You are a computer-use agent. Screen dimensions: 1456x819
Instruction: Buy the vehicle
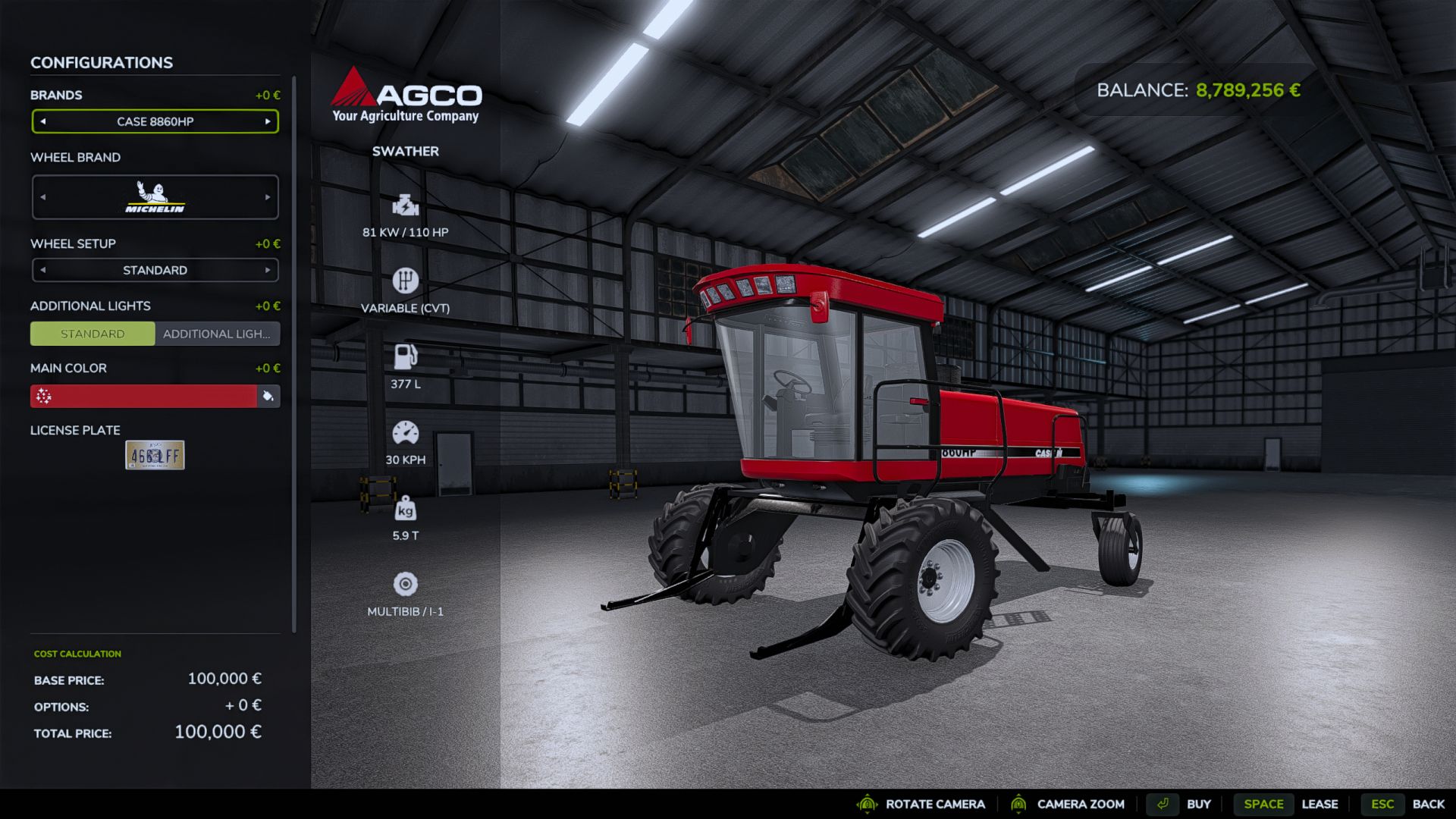click(x=1200, y=804)
